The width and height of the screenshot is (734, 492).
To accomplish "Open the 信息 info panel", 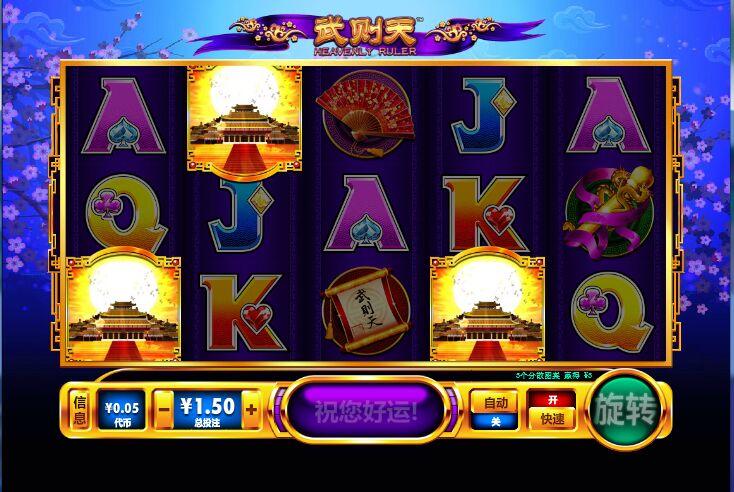I will (x=80, y=409).
